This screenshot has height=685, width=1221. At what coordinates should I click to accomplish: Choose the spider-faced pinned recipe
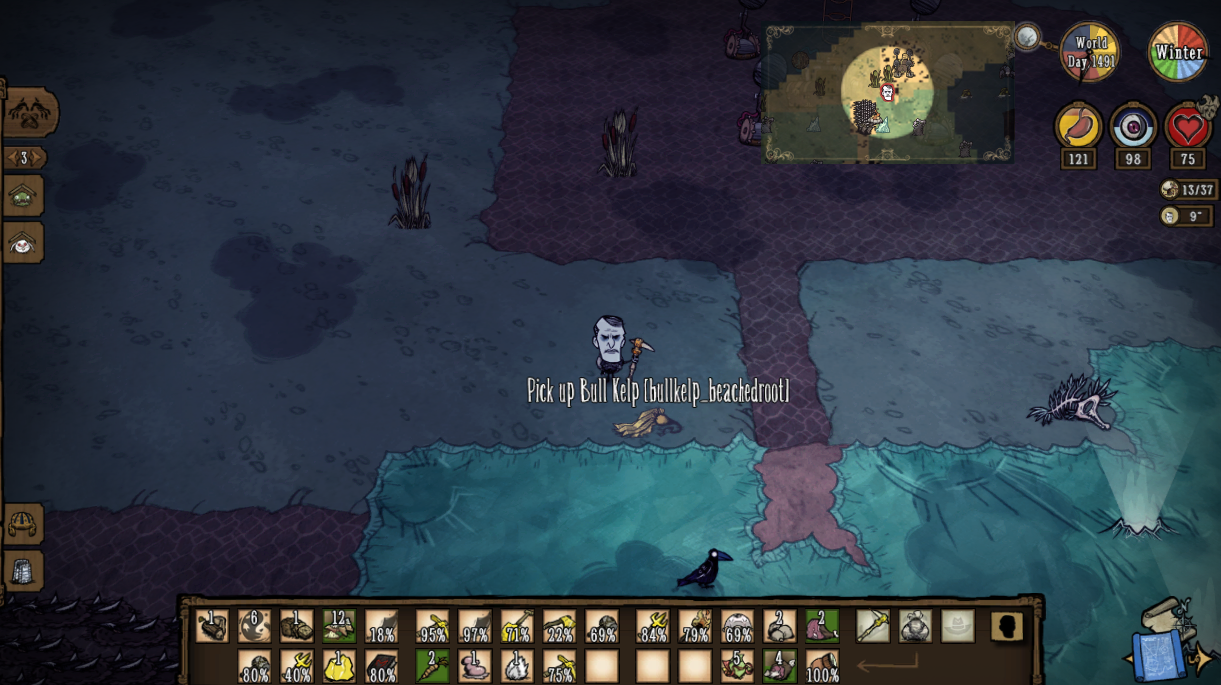pos(22,243)
